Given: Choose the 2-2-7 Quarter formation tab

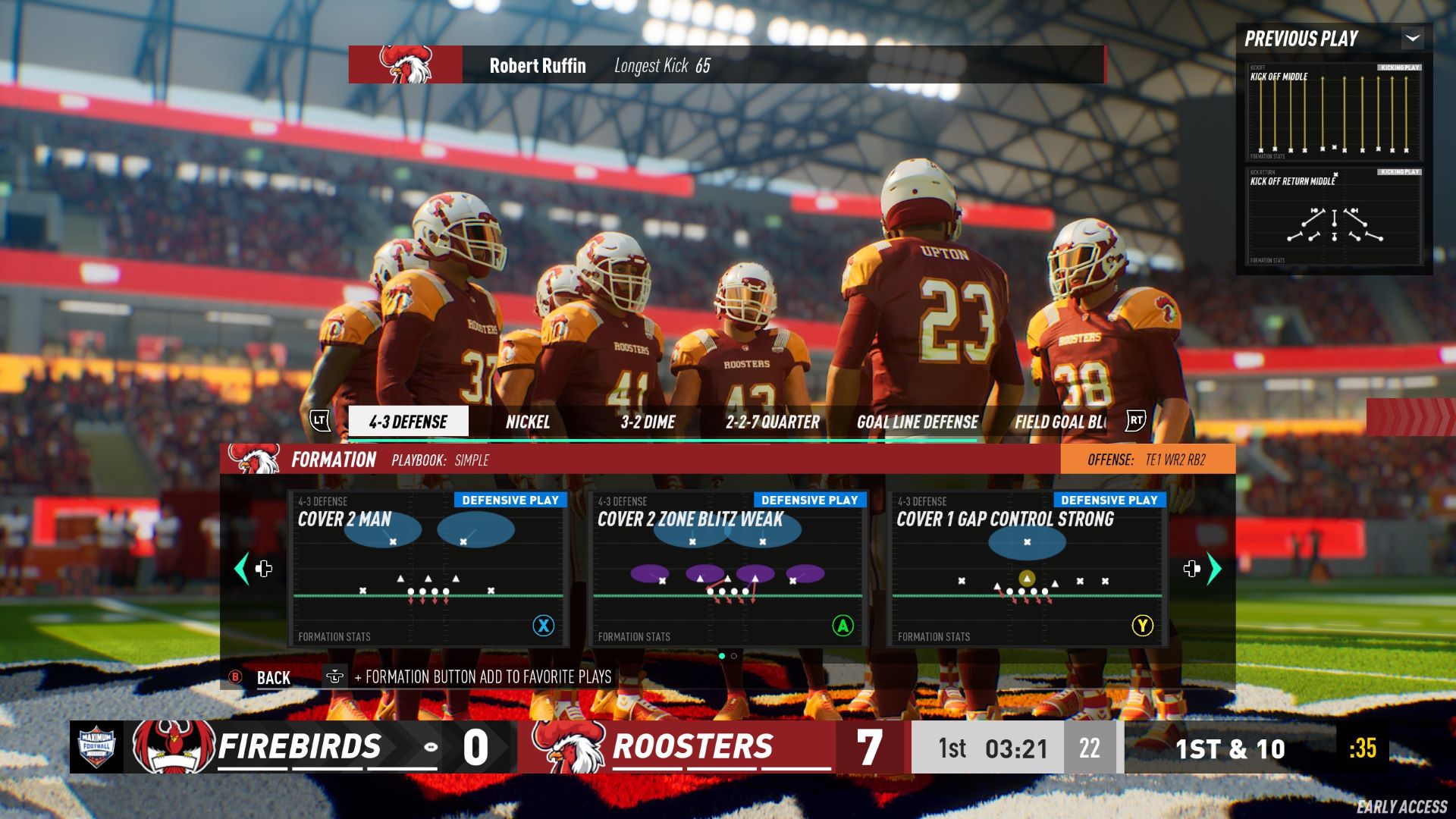Looking at the screenshot, I should tap(772, 422).
